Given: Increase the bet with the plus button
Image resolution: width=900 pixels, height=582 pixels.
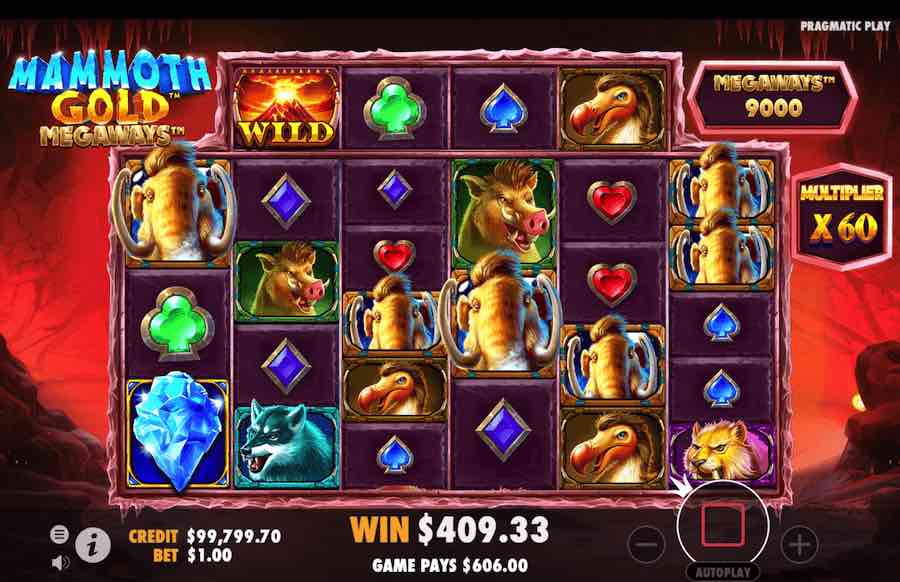Looking at the screenshot, I should [799, 544].
